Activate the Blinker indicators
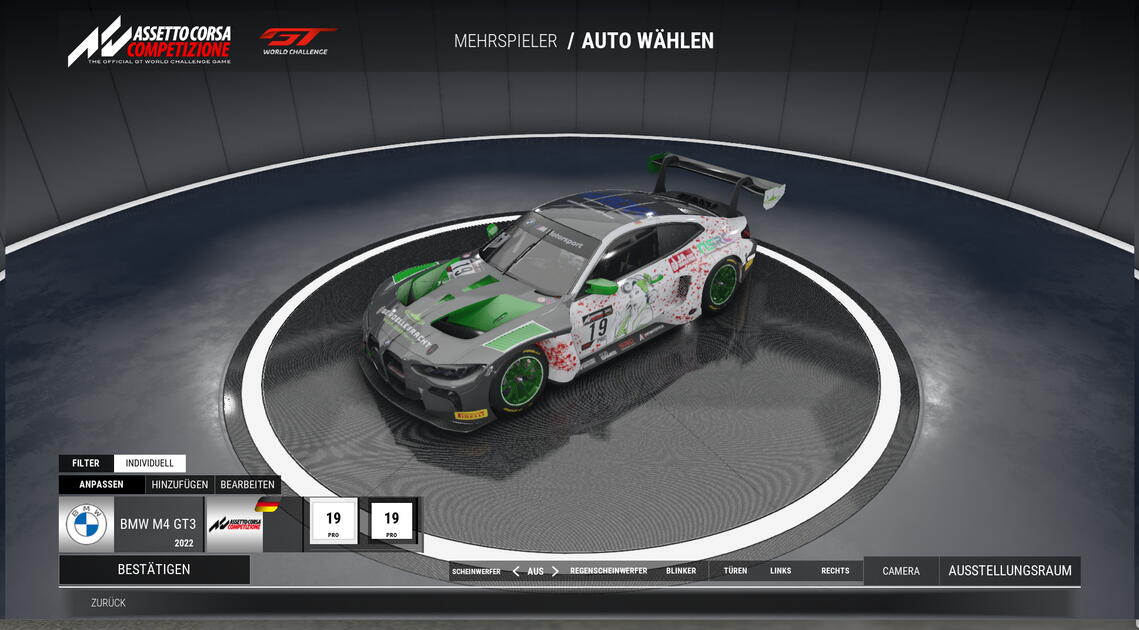Viewport: 1139px width, 630px height. coord(681,571)
